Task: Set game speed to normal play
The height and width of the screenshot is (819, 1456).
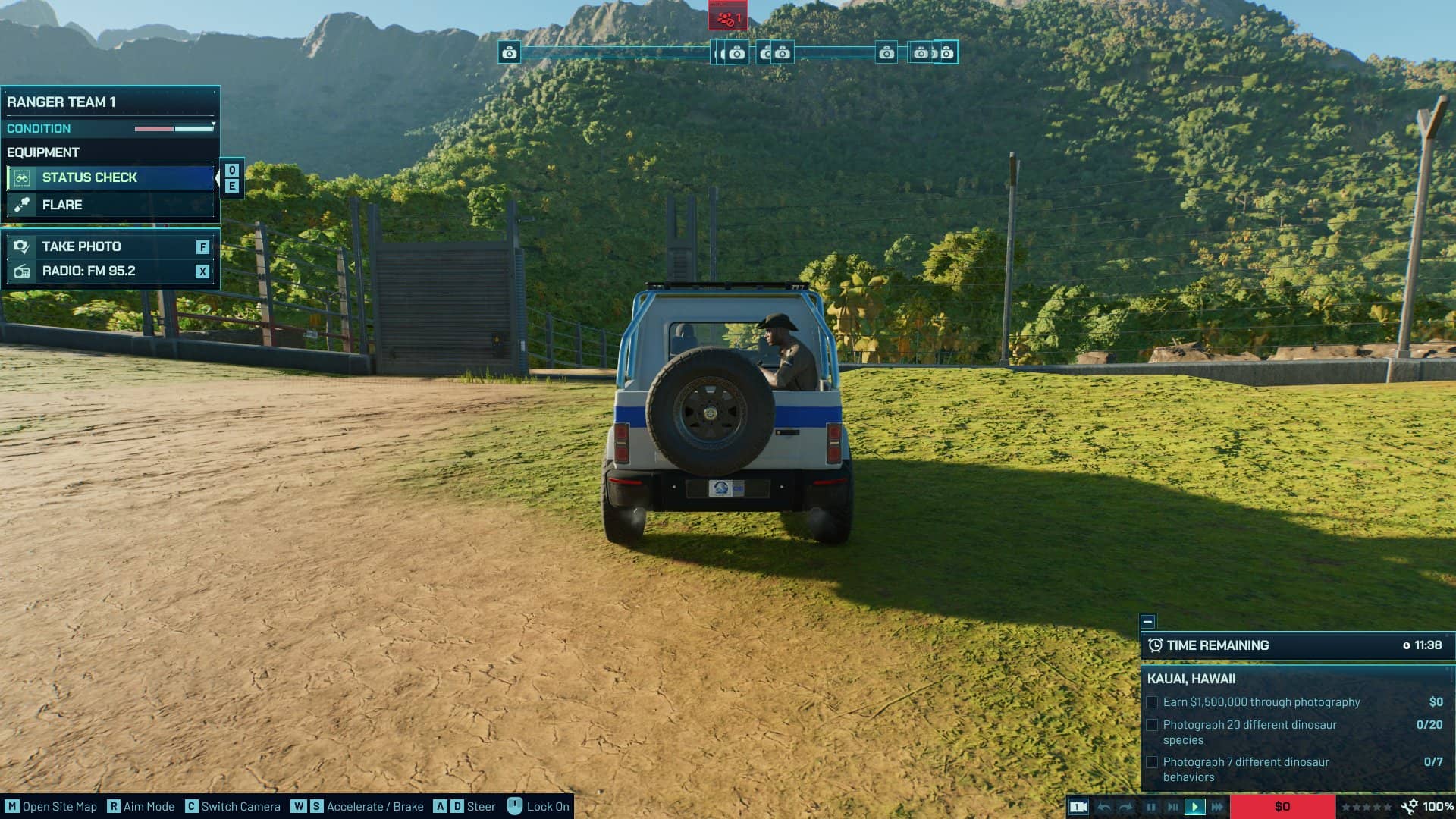Action: click(x=1194, y=807)
